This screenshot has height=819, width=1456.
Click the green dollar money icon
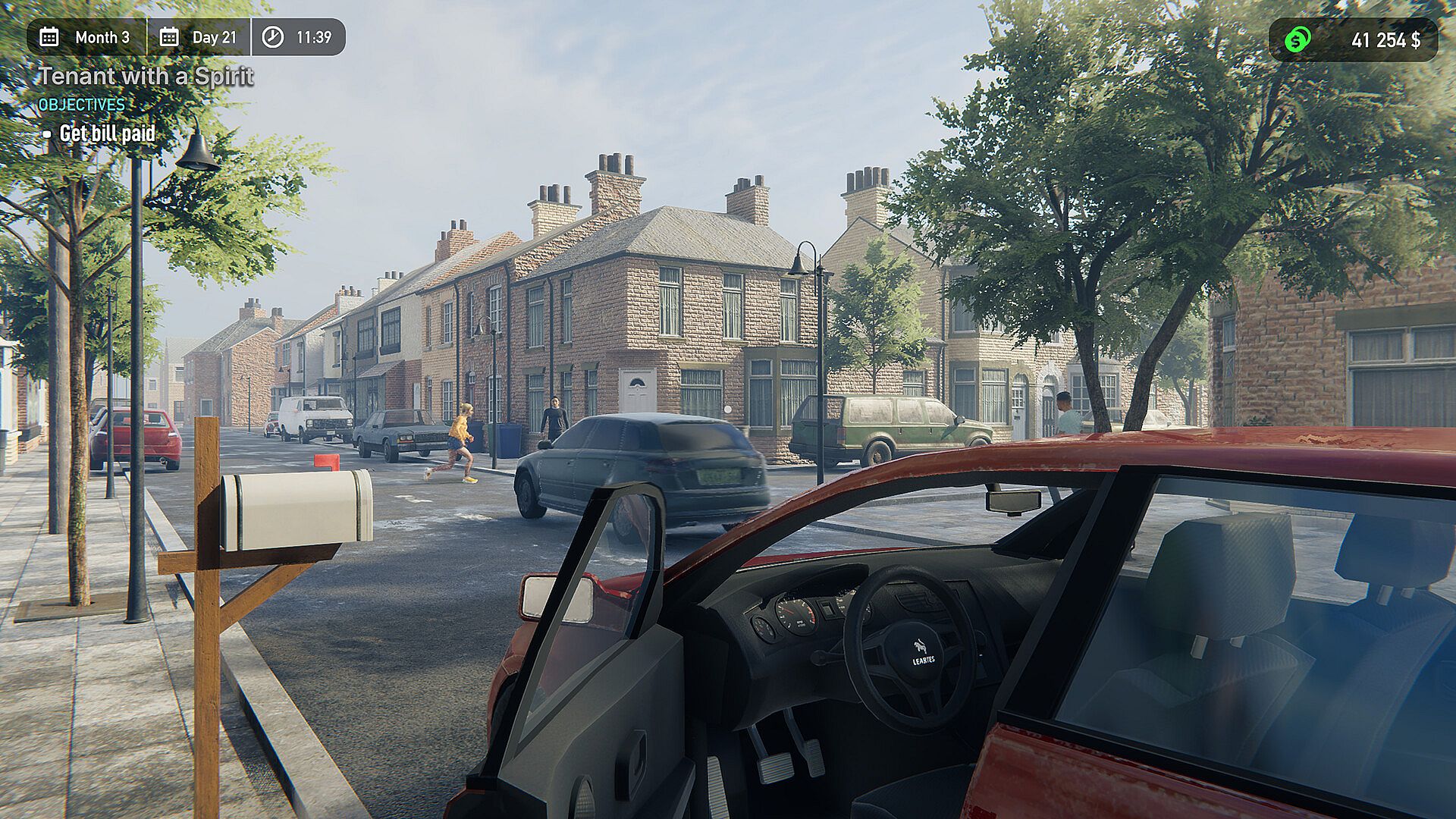[1298, 39]
